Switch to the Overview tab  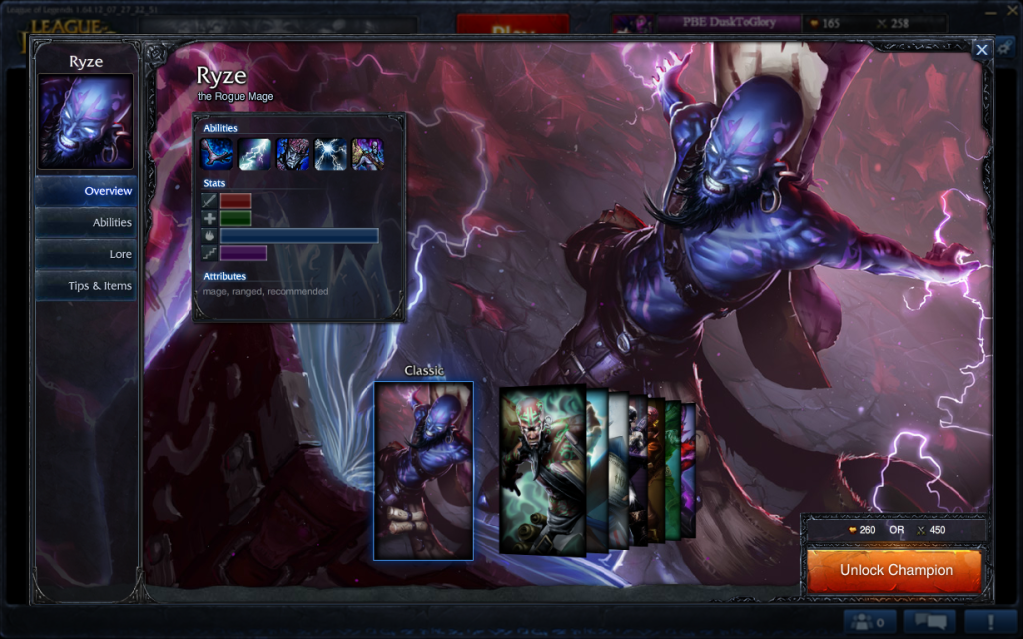pyautogui.click(x=87, y=191)
